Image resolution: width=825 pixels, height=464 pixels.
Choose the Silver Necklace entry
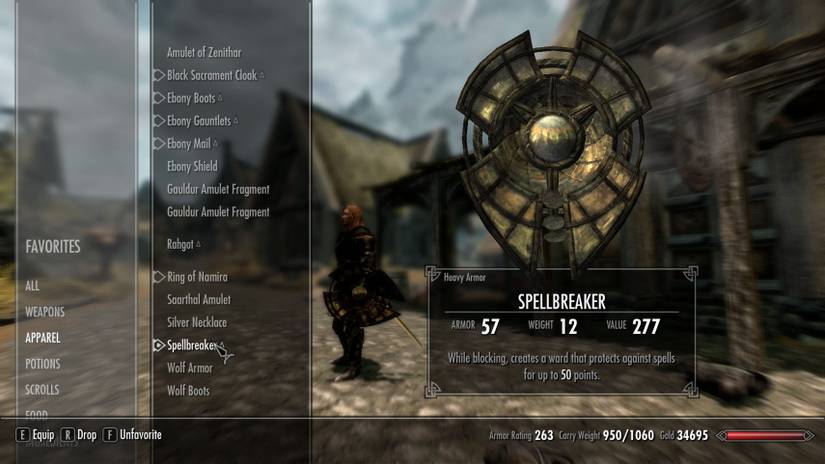pyautogui.click(x=197, y=323)
